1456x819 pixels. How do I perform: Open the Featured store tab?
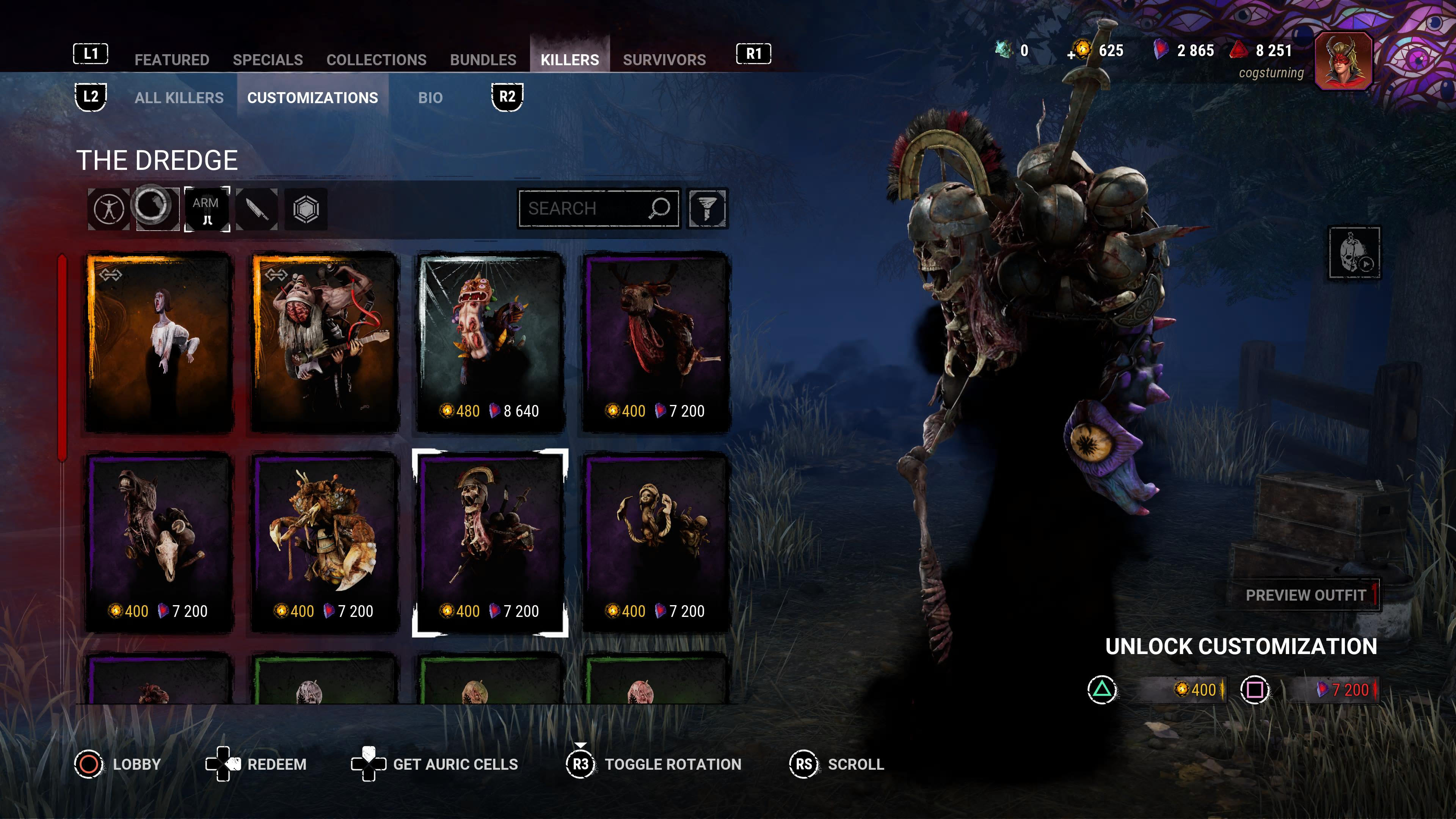(x=172, y=60)
